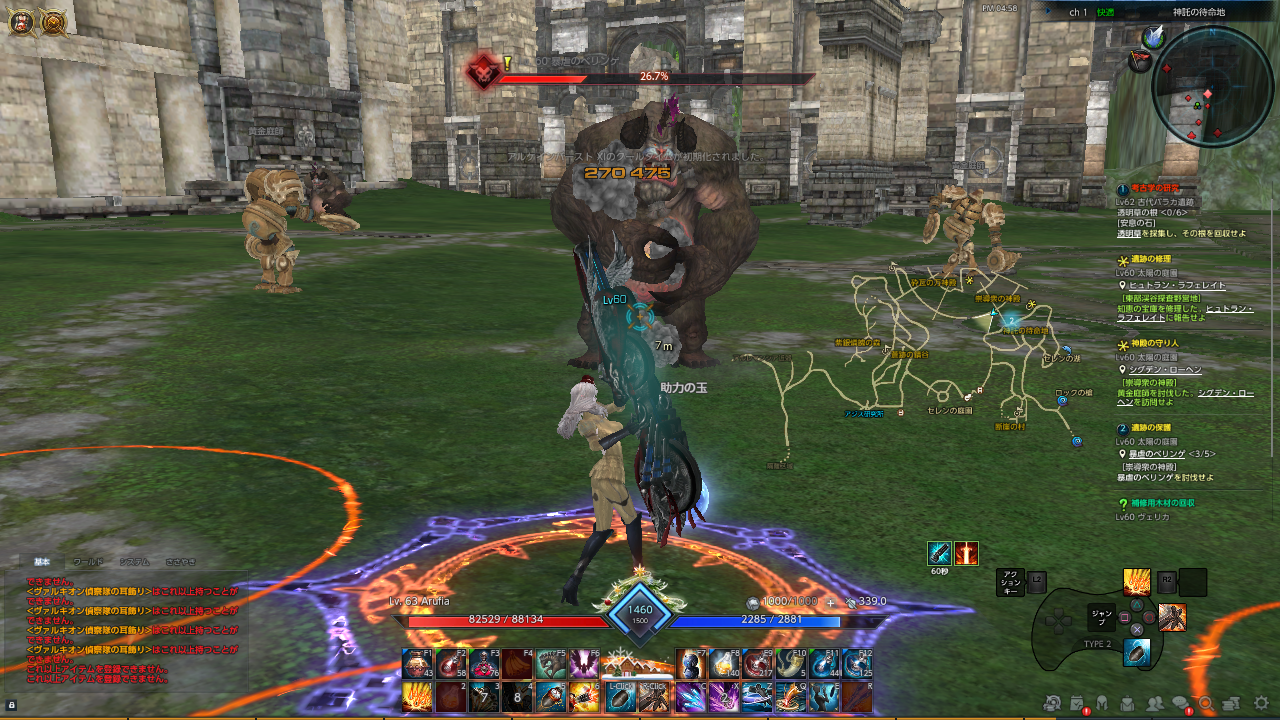
Task: Open the quest journal icon with red alert badge
Action: 1075,702
